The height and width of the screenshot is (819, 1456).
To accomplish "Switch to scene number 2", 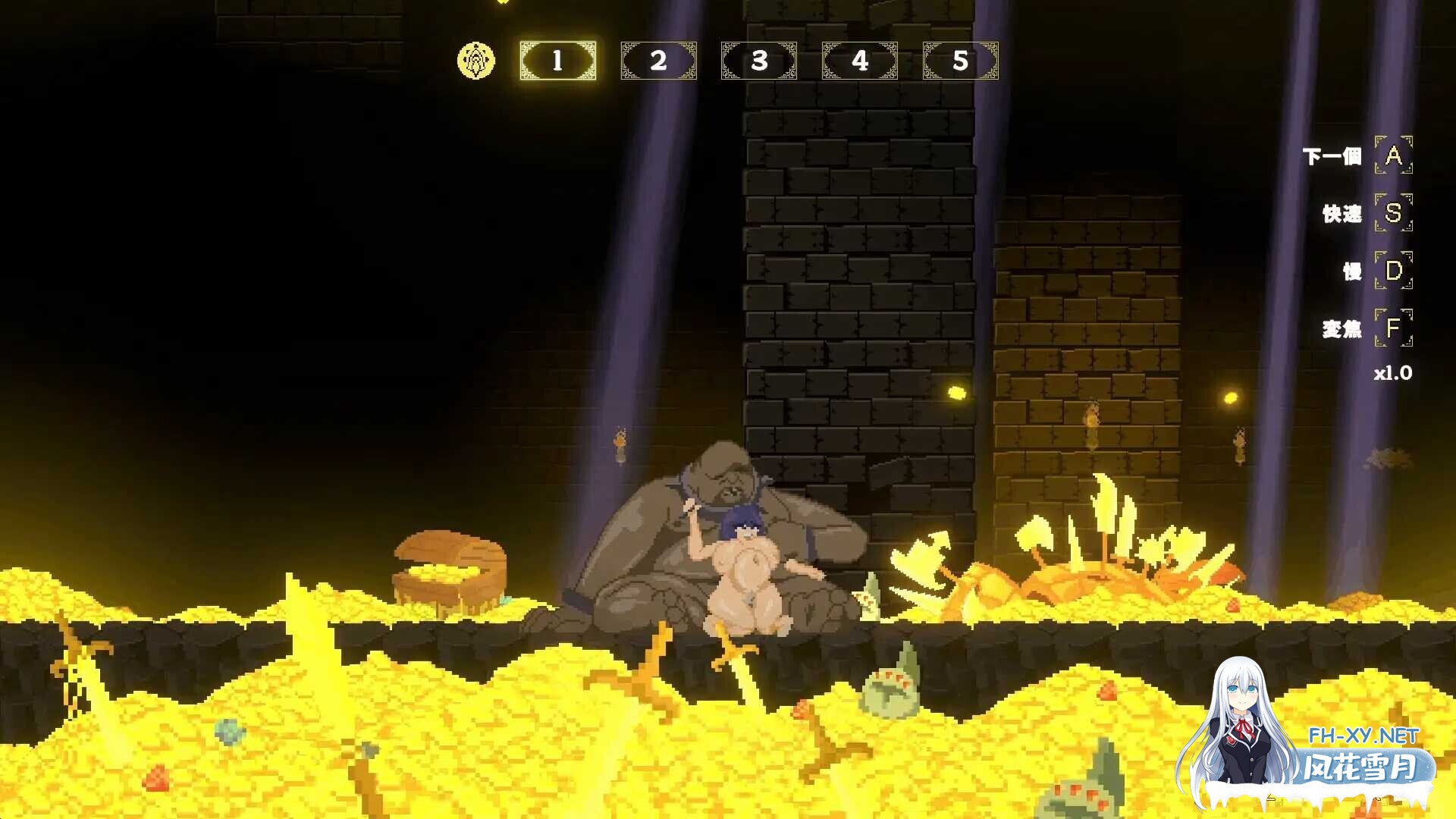I will point(658,61).
